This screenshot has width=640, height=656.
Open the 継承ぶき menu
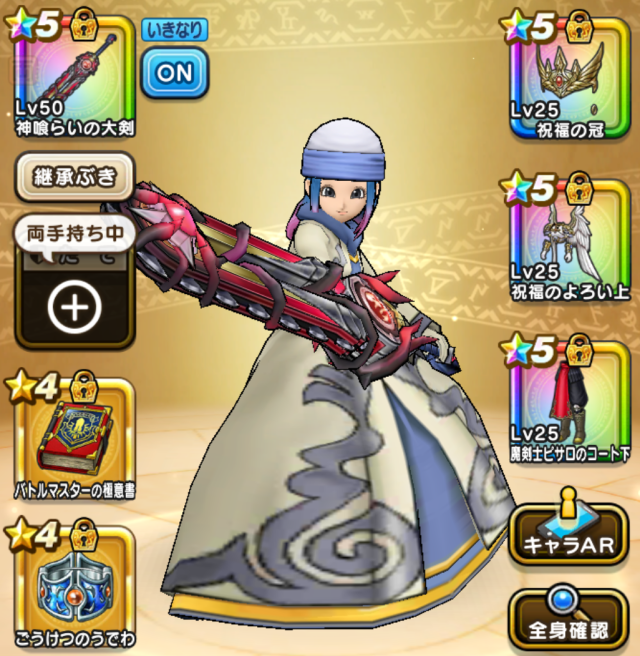click(75, 179)
